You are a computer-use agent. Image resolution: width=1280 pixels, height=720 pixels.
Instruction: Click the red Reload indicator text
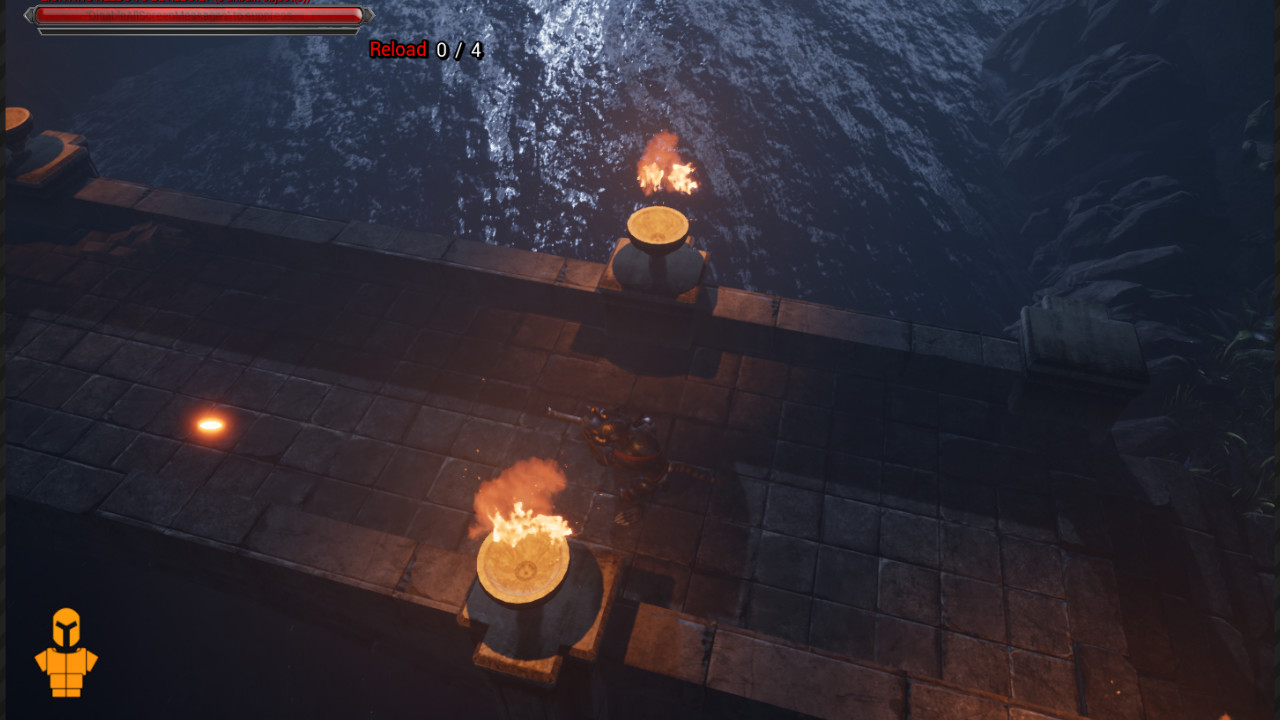[x=397, y=48]
